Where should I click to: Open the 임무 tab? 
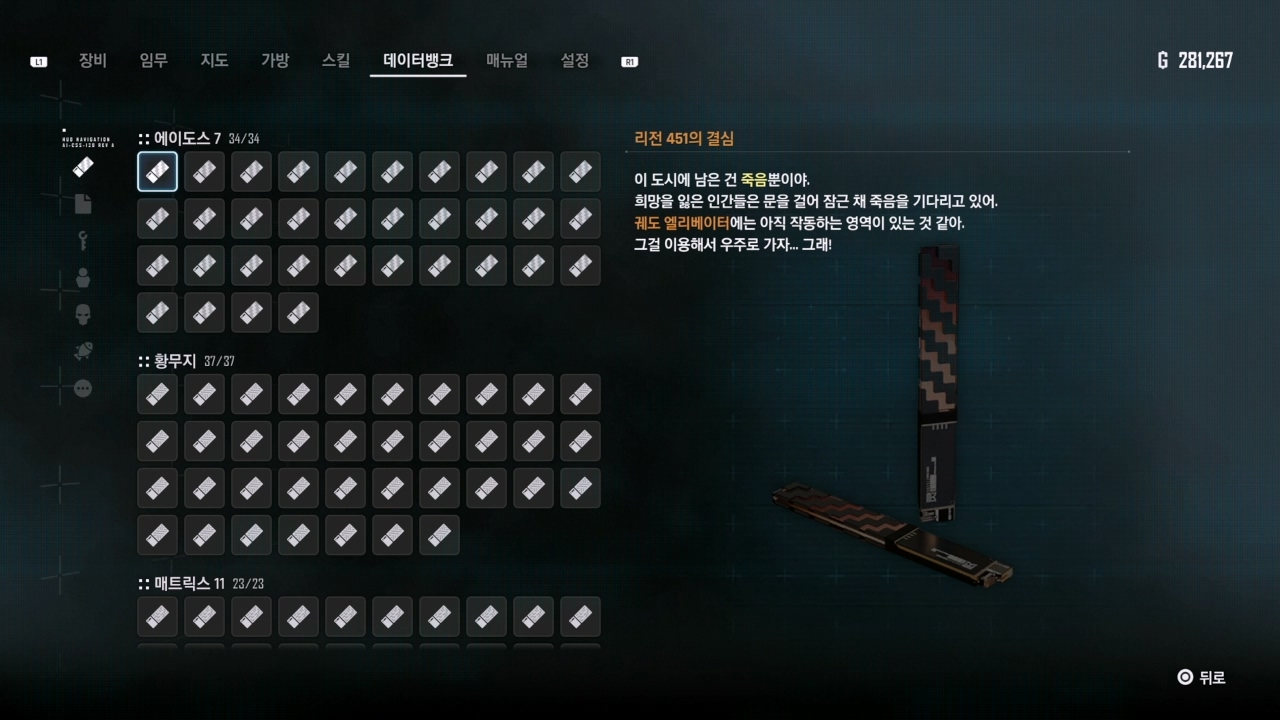click(x=154, y=61)
